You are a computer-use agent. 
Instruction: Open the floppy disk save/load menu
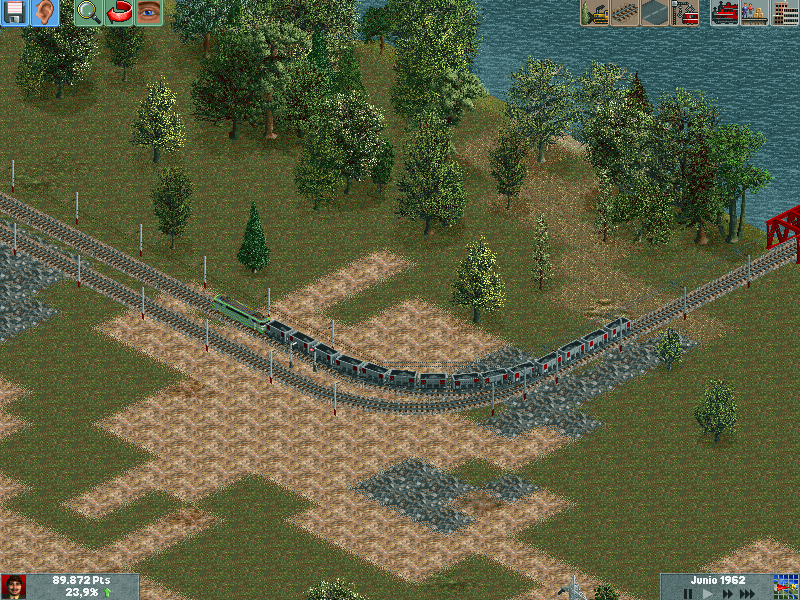15,13
